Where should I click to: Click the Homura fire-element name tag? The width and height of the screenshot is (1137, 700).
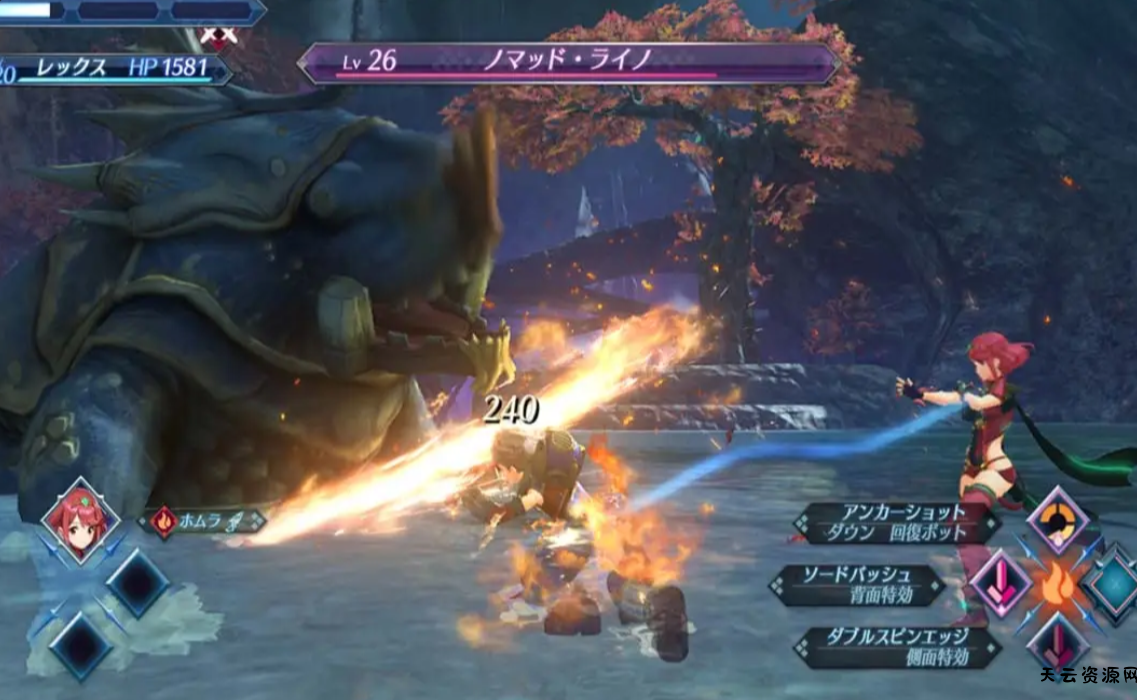[x=201, y=521]
